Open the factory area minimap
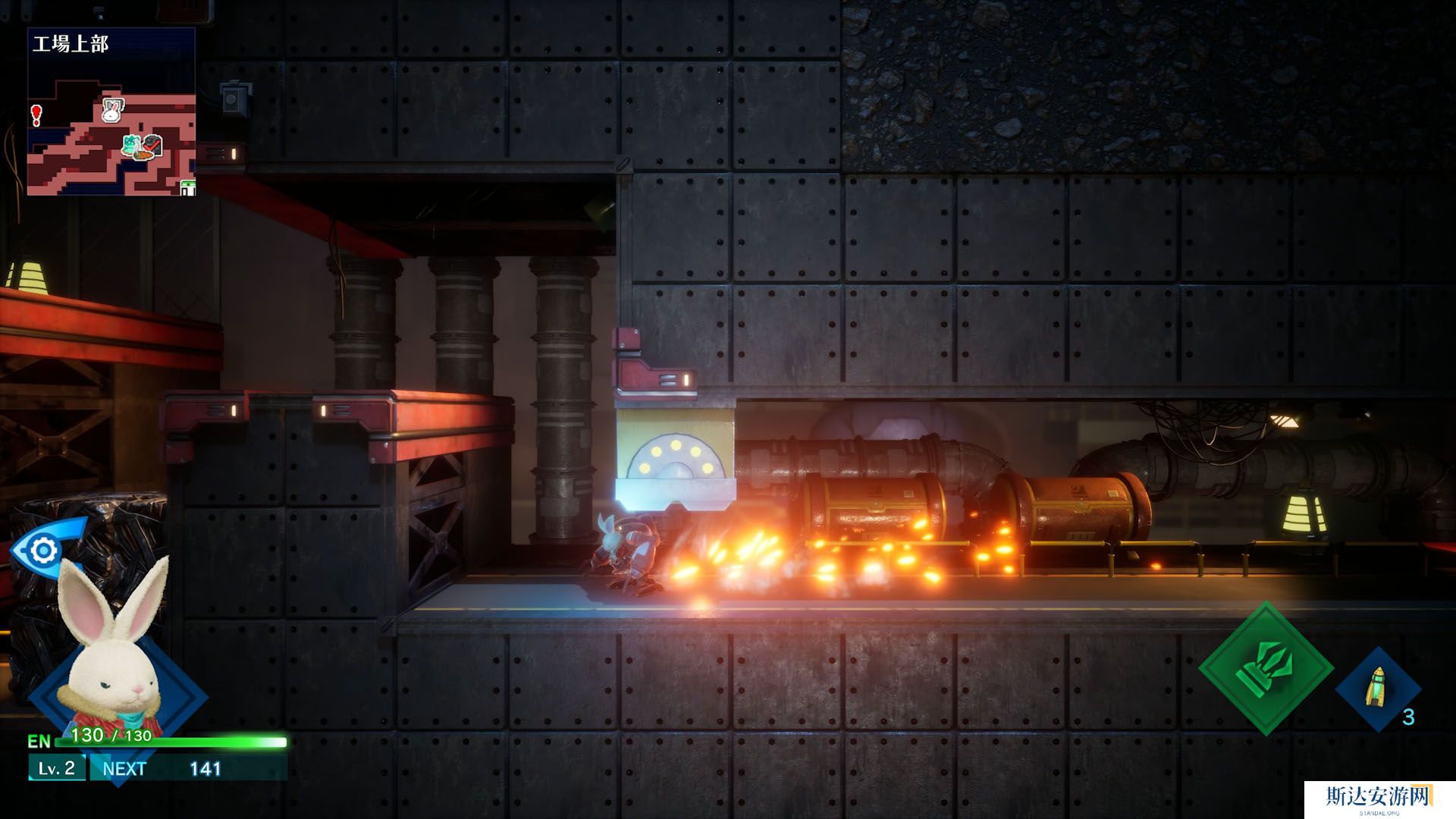This screenshot has height=819, width=1456. [x=111, y=112]
